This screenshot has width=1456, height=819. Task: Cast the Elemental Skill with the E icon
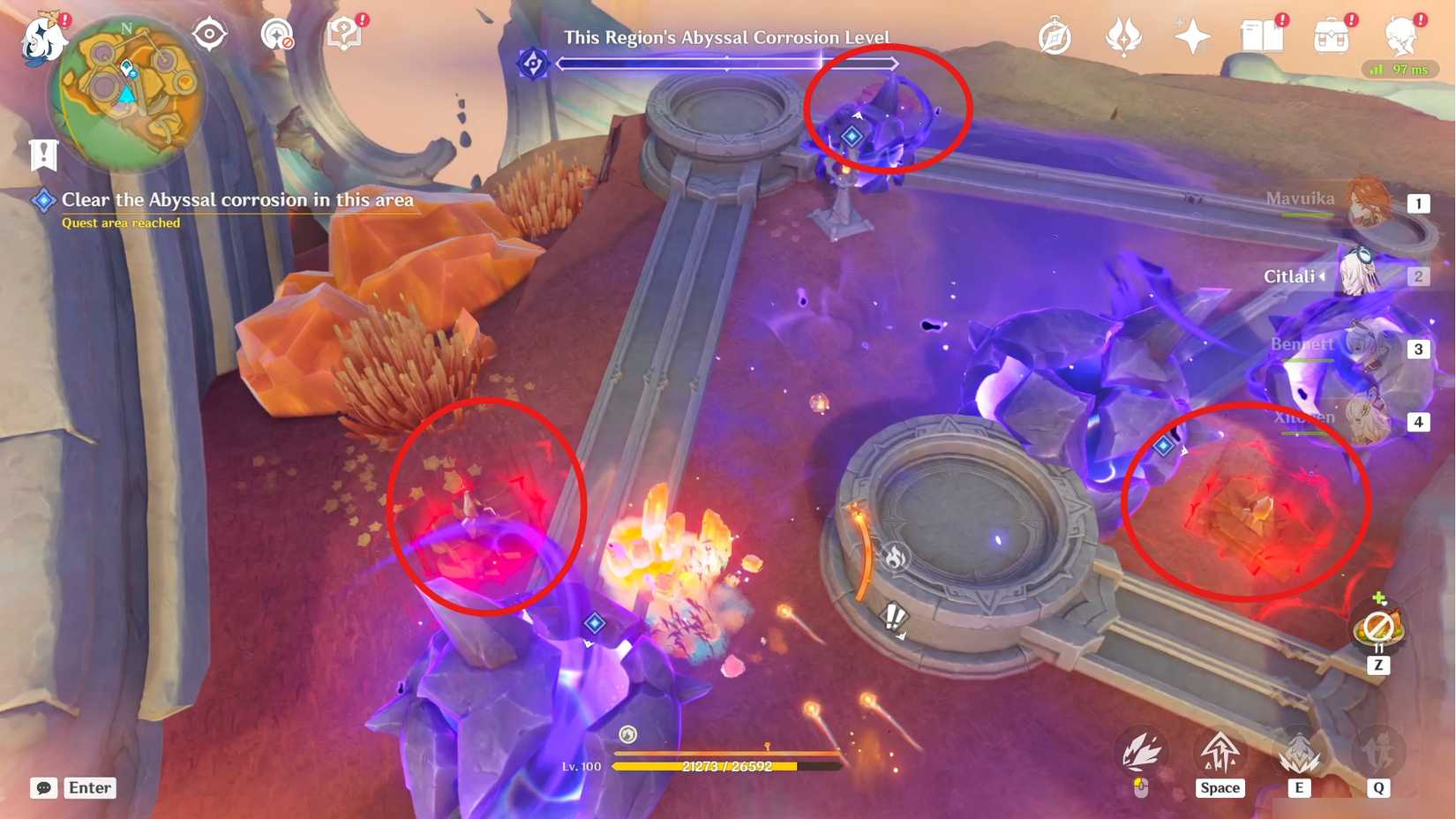click(1297, 755)
